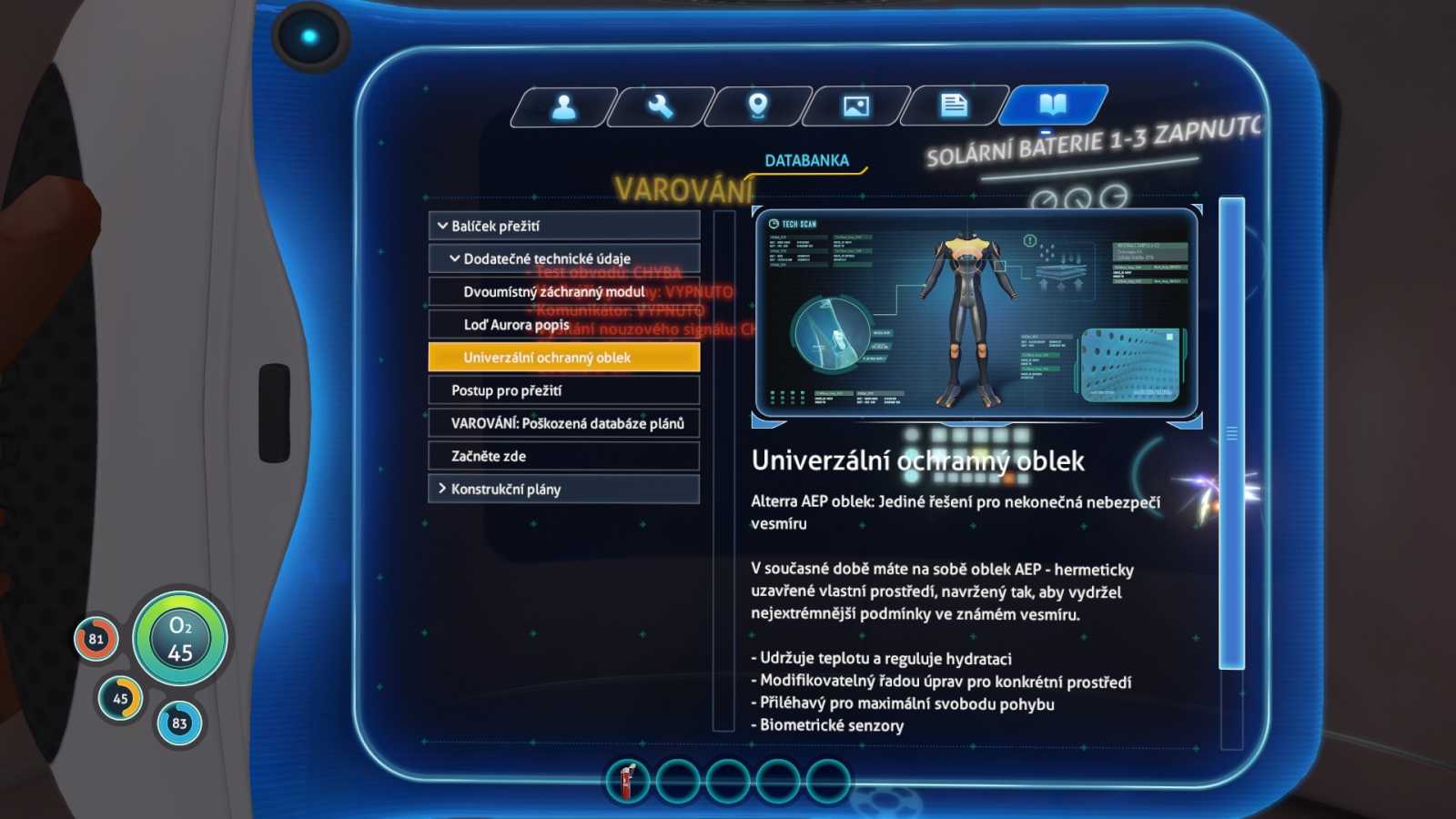Click the circular O2 oxygen gauge
The image size is (1456, 819).
click(x=180, y=638)
